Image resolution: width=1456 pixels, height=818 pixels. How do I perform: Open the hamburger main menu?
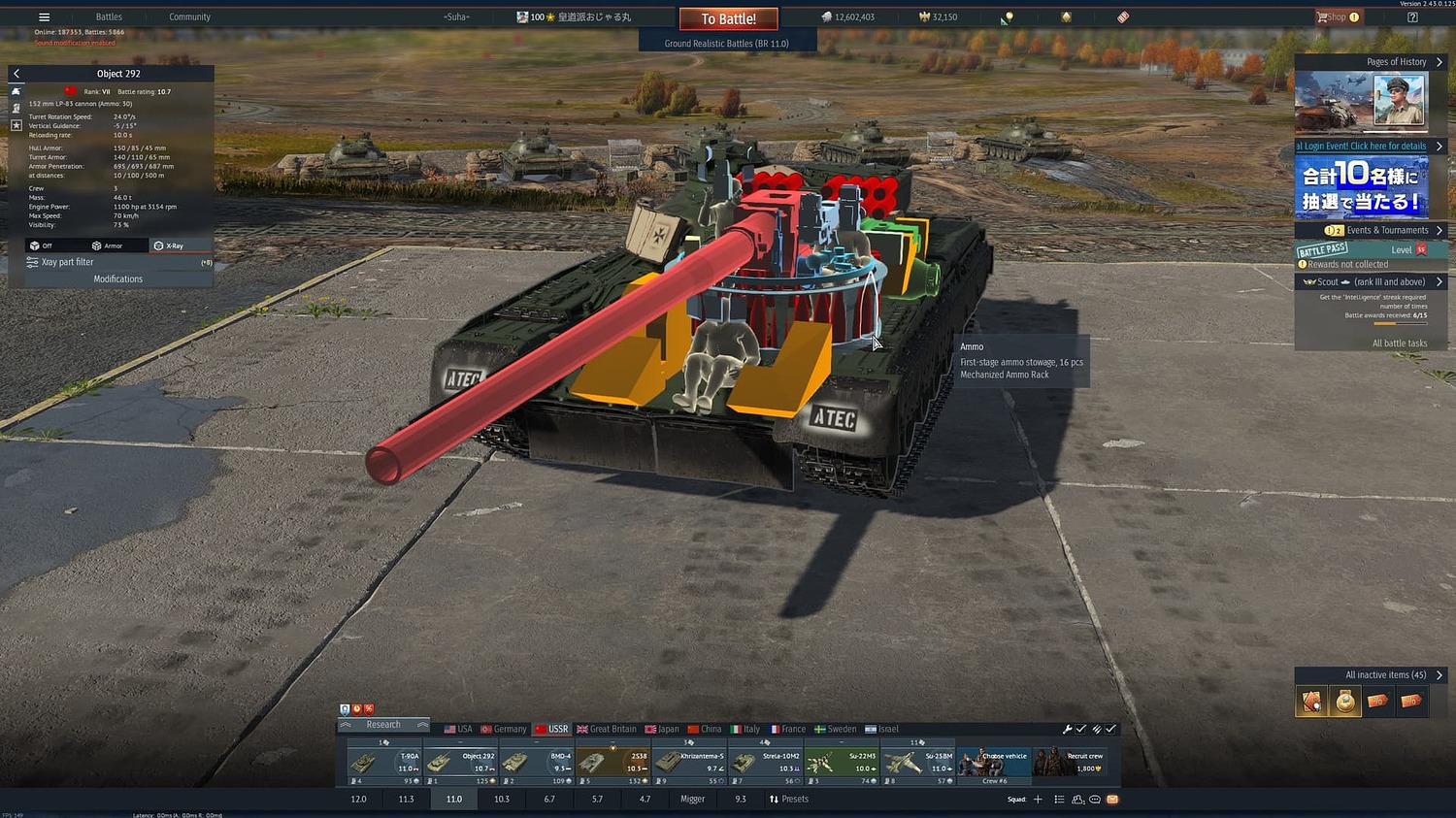44,16
